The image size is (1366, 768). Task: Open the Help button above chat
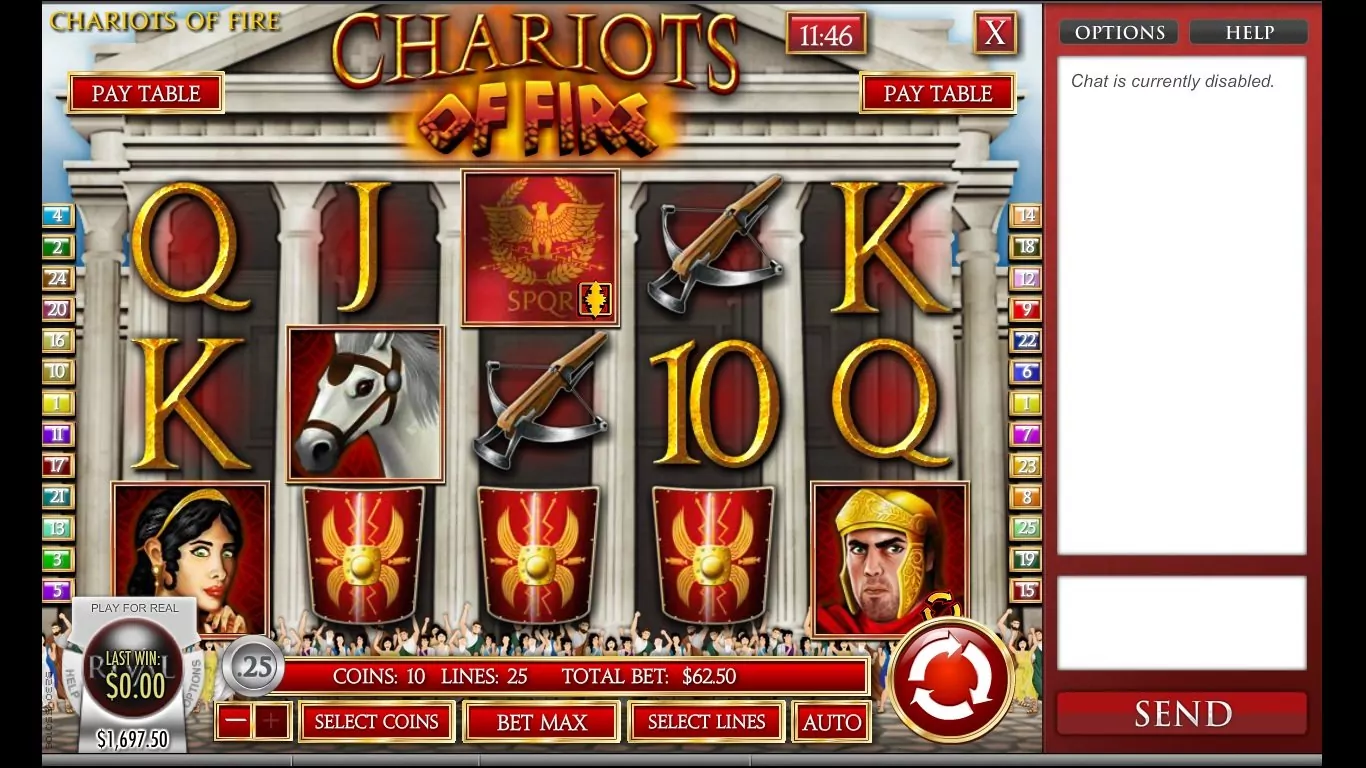[1249, 33]
